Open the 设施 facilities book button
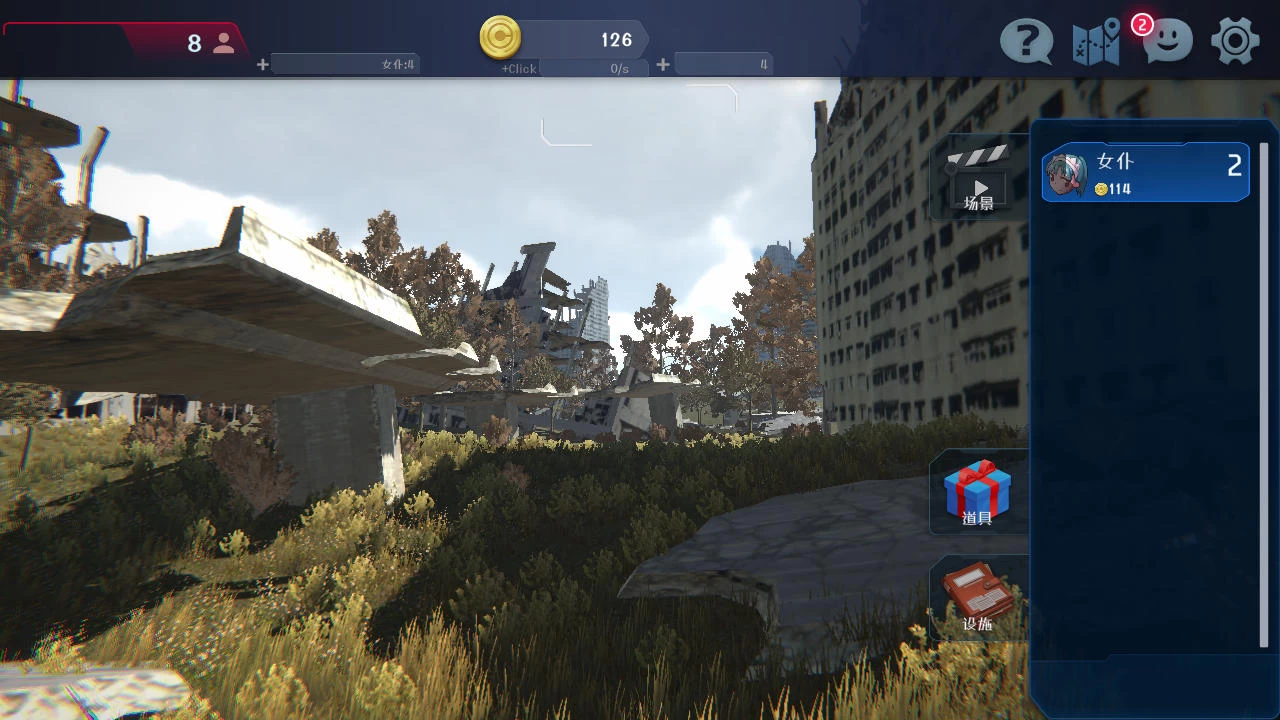The height and width of the screenshot is (720, 1280). click(x=977, y=598)
